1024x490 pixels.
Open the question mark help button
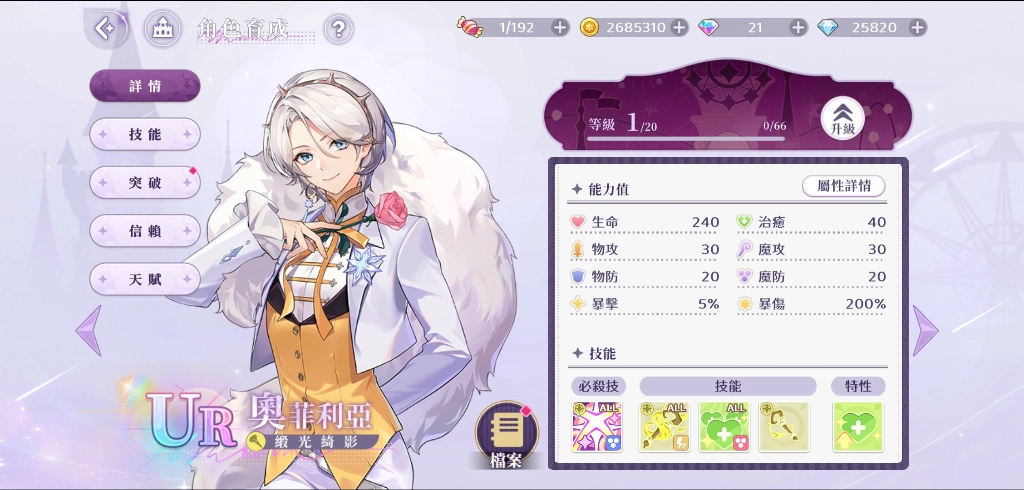pyautogui.click(x=339, y=29)
